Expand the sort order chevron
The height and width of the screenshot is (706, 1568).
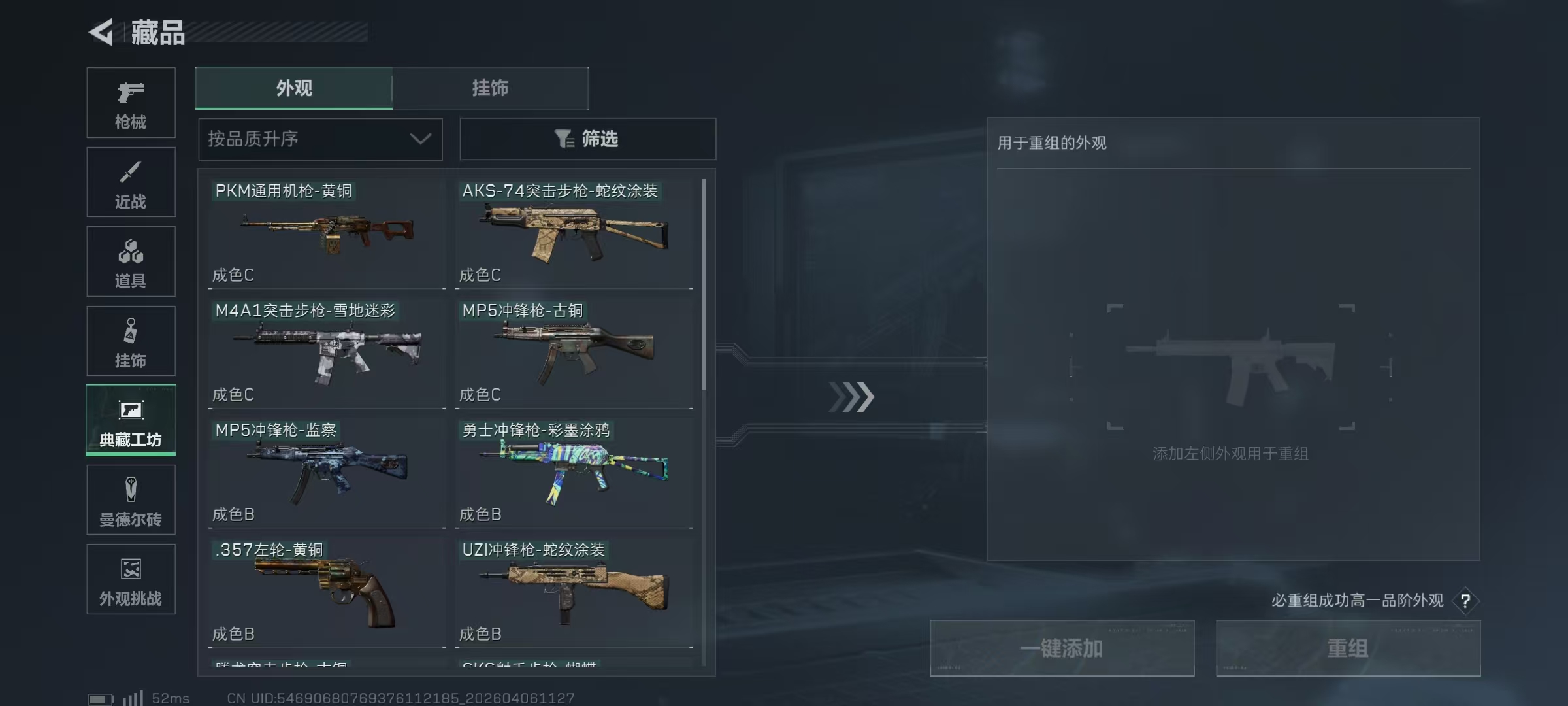click(420, 139)
